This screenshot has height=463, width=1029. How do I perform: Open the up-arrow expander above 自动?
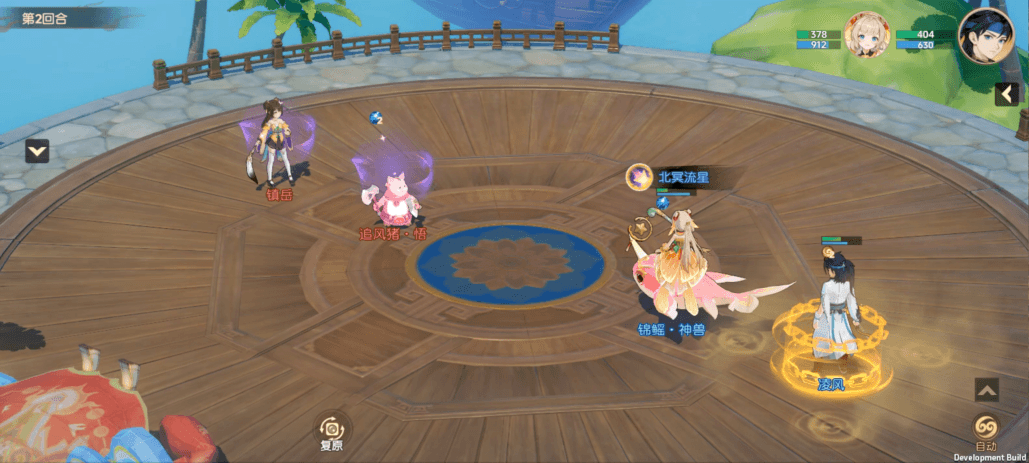pos(986,390)
